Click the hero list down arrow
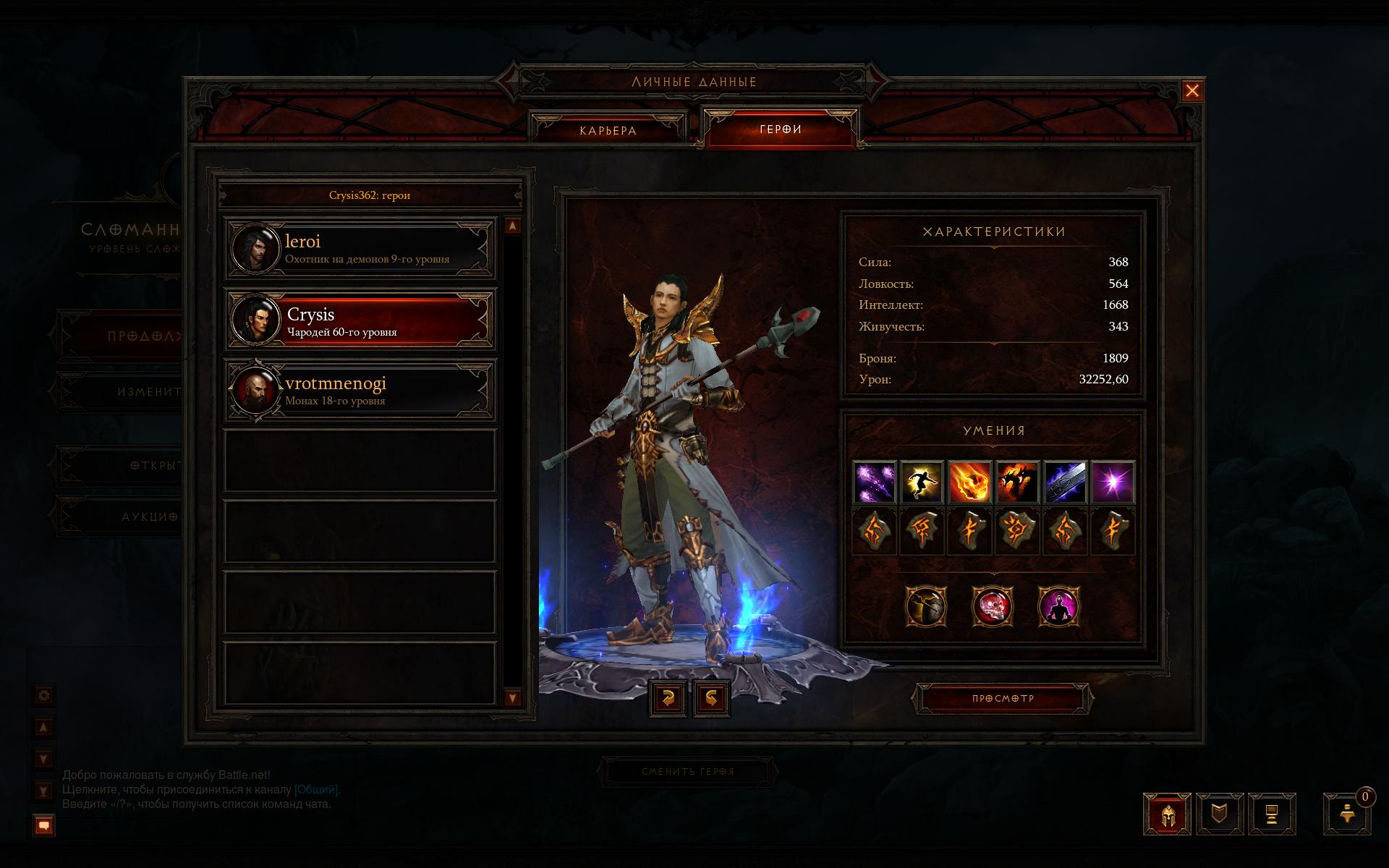Screen dimensions: 1389x868 pyautogui.click(x=512, y=698)
